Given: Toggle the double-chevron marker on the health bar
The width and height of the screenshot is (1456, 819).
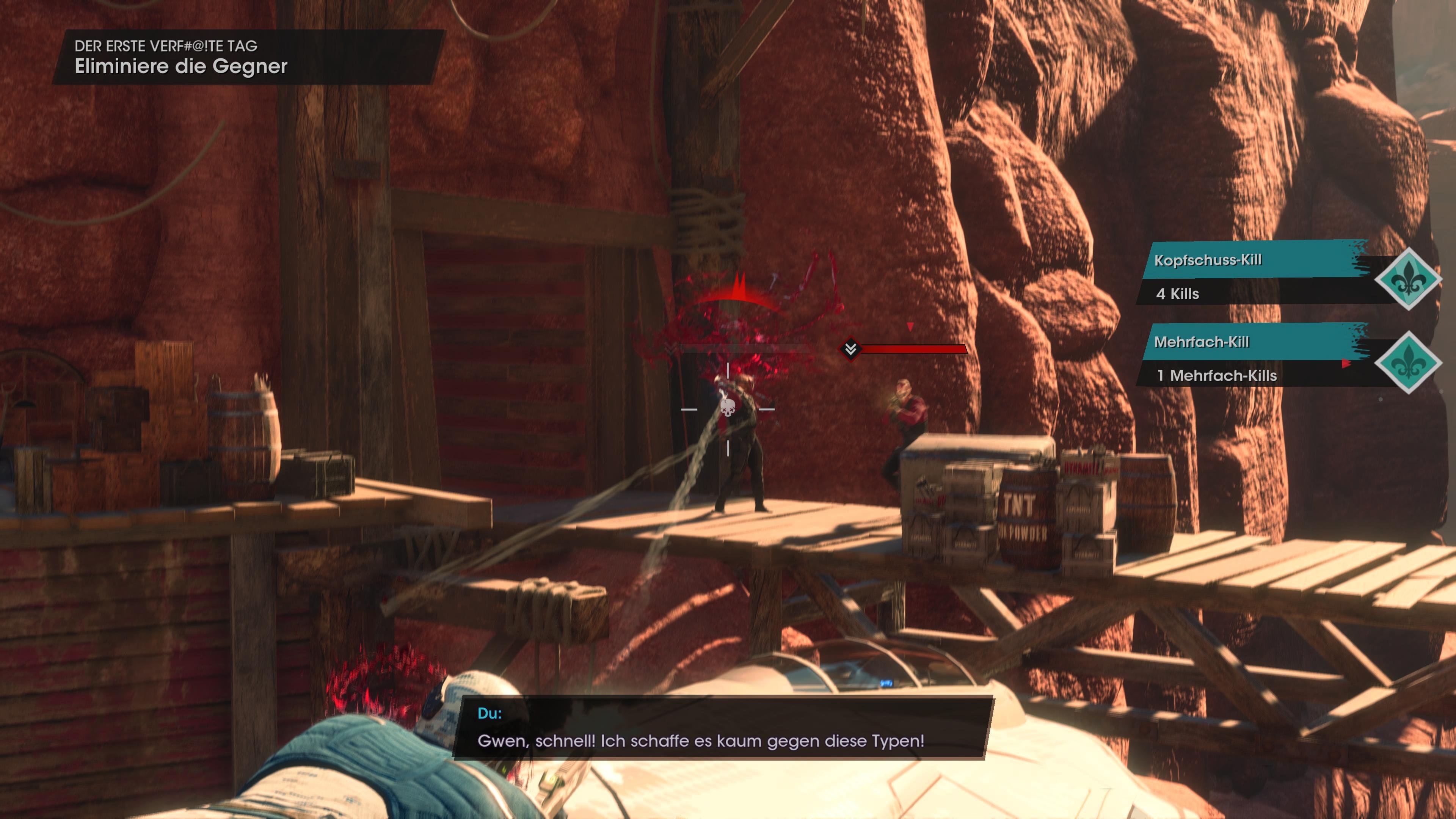Looking at the screenshot, I should tap(850, 350).
